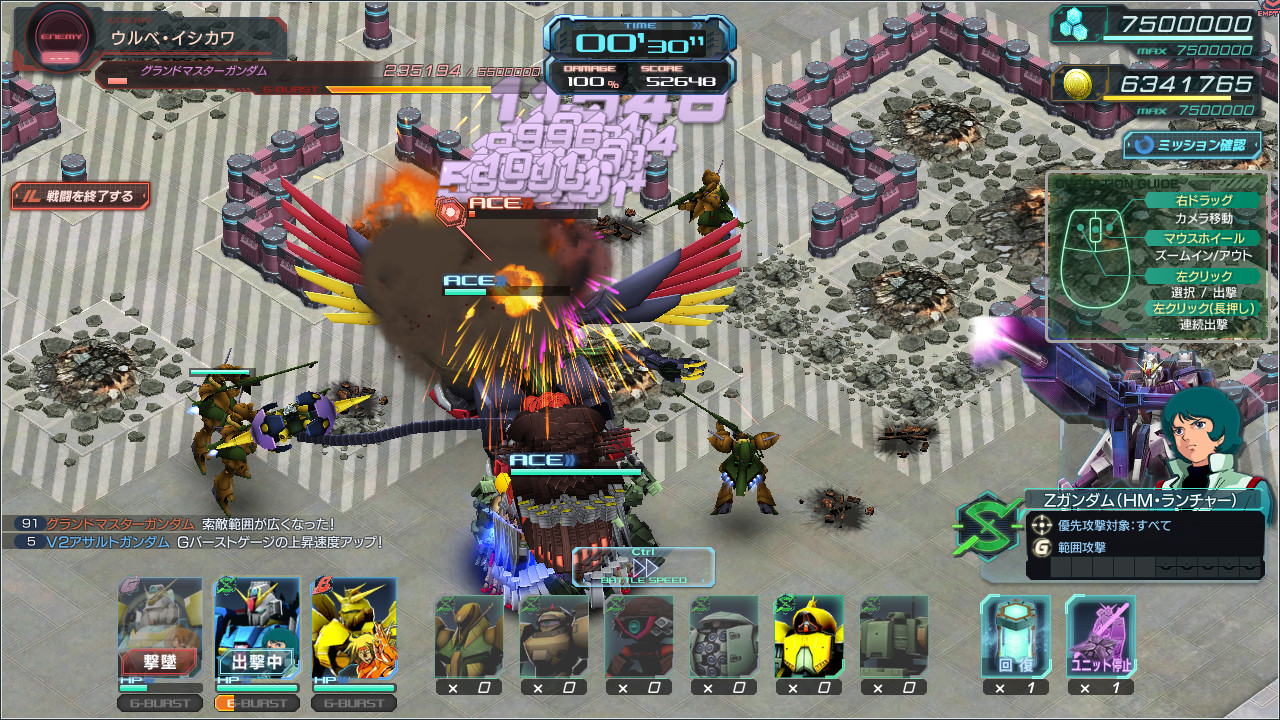The image size is (1280, 720).
Task: Click the yellow coin resource icon
Action: point(1077,84)
